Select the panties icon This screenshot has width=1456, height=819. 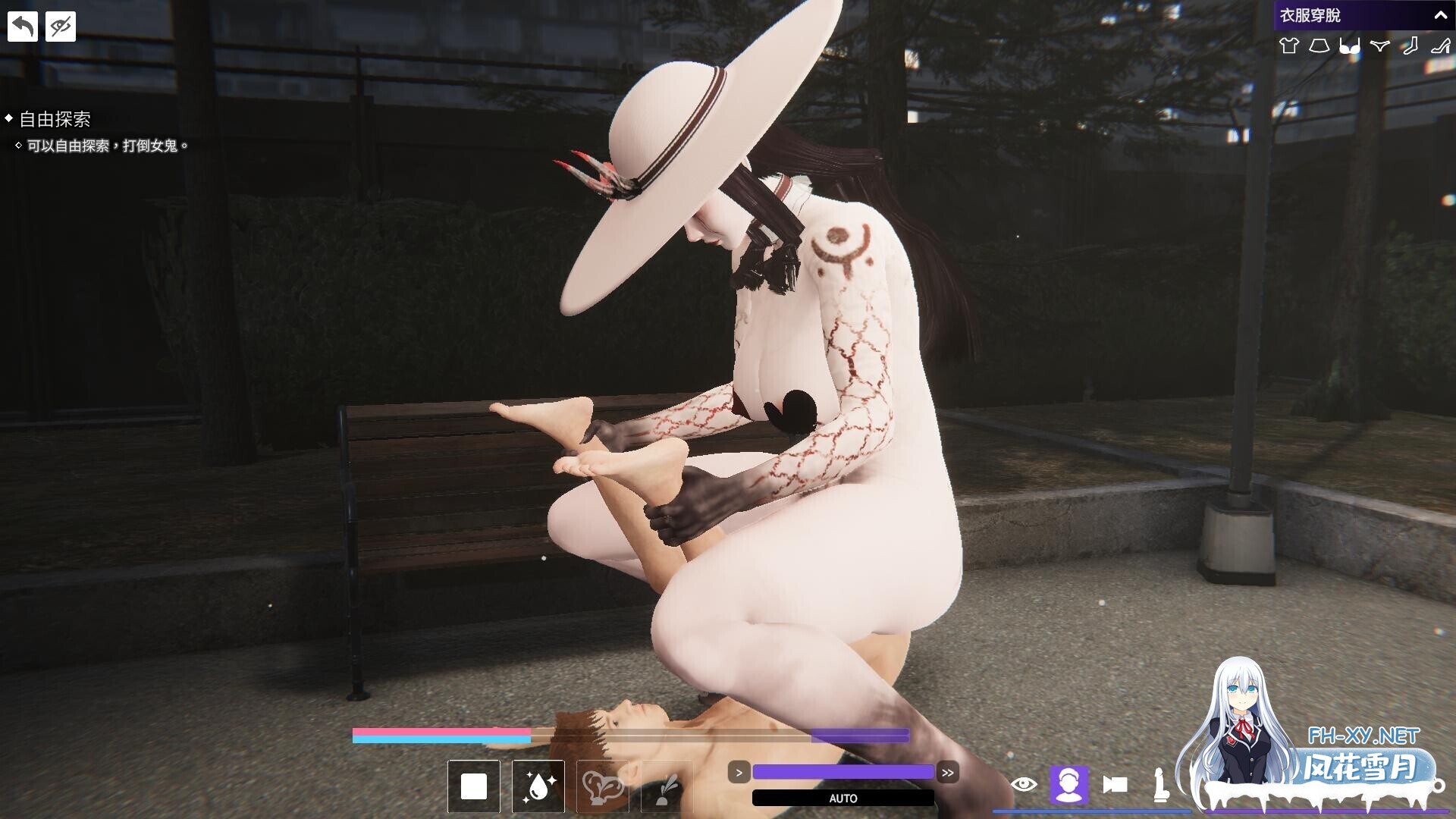pyautogui.click(x=1379, y=47)
